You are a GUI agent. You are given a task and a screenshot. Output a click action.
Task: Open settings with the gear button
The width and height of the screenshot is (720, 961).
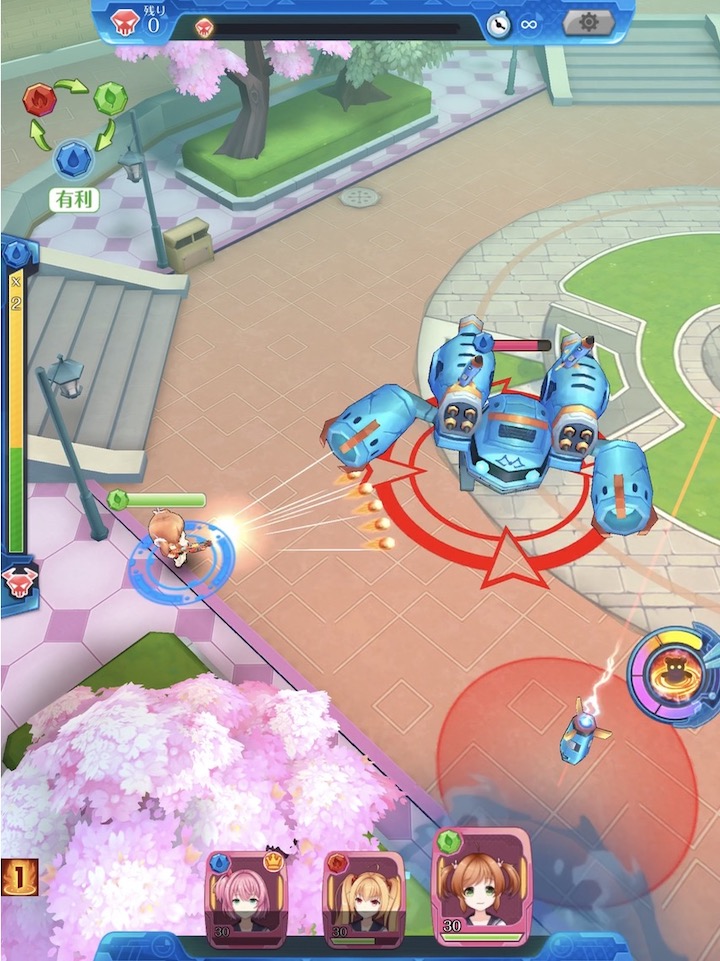(x=587, y=22)
